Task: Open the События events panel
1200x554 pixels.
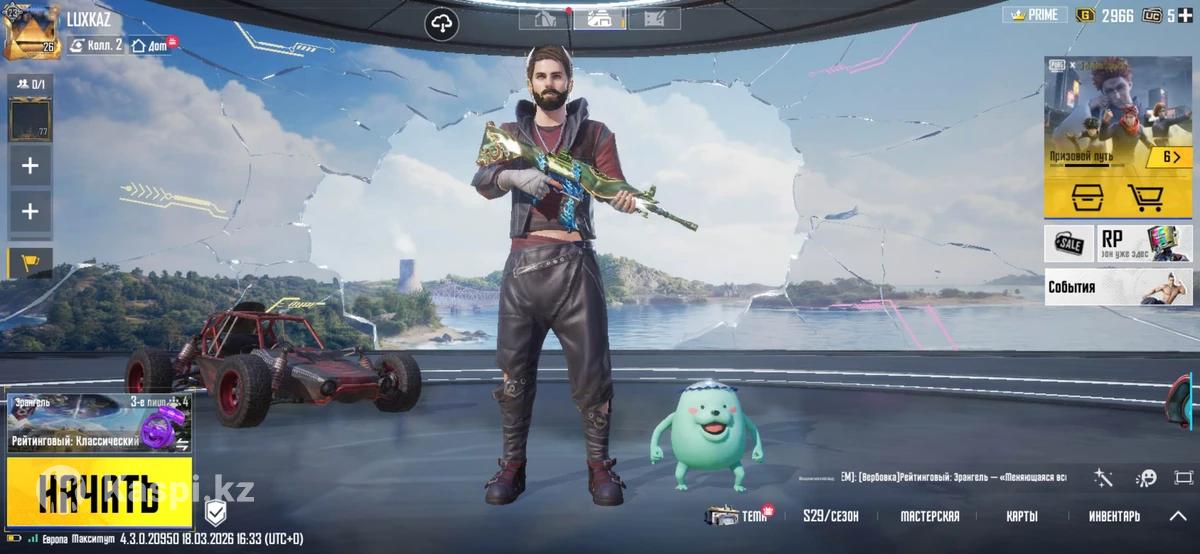Action: tap(1118, 287)
